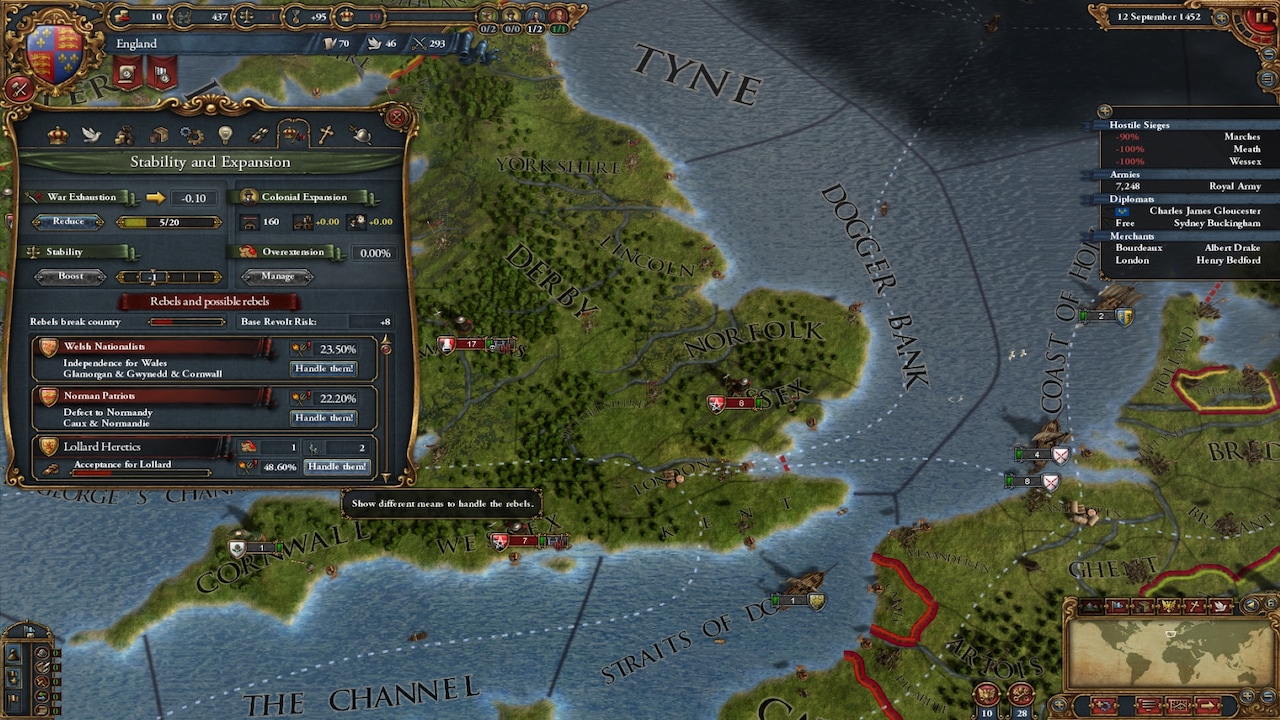This screenshot has width=1280, height=720.
Task: Switch to the Court crown tab
Action: [58, 134]
